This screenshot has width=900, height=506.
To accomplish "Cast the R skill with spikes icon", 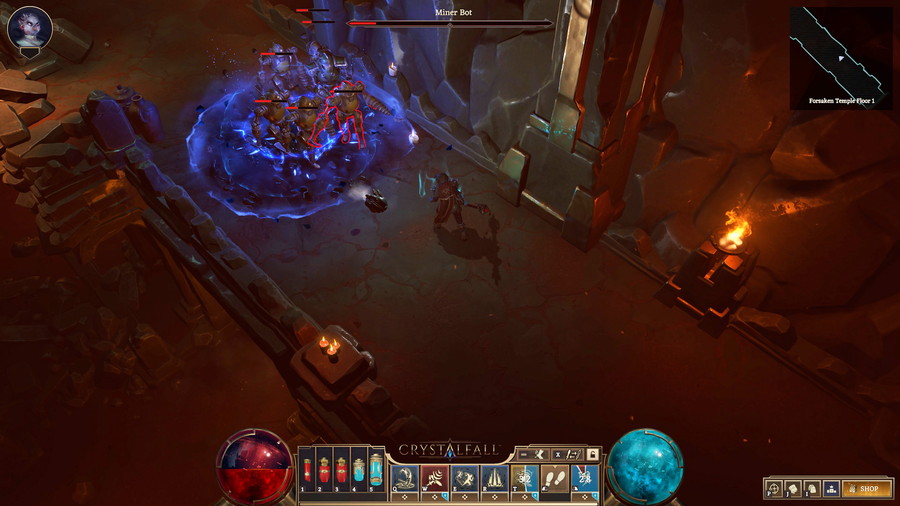I will point(494,478).
